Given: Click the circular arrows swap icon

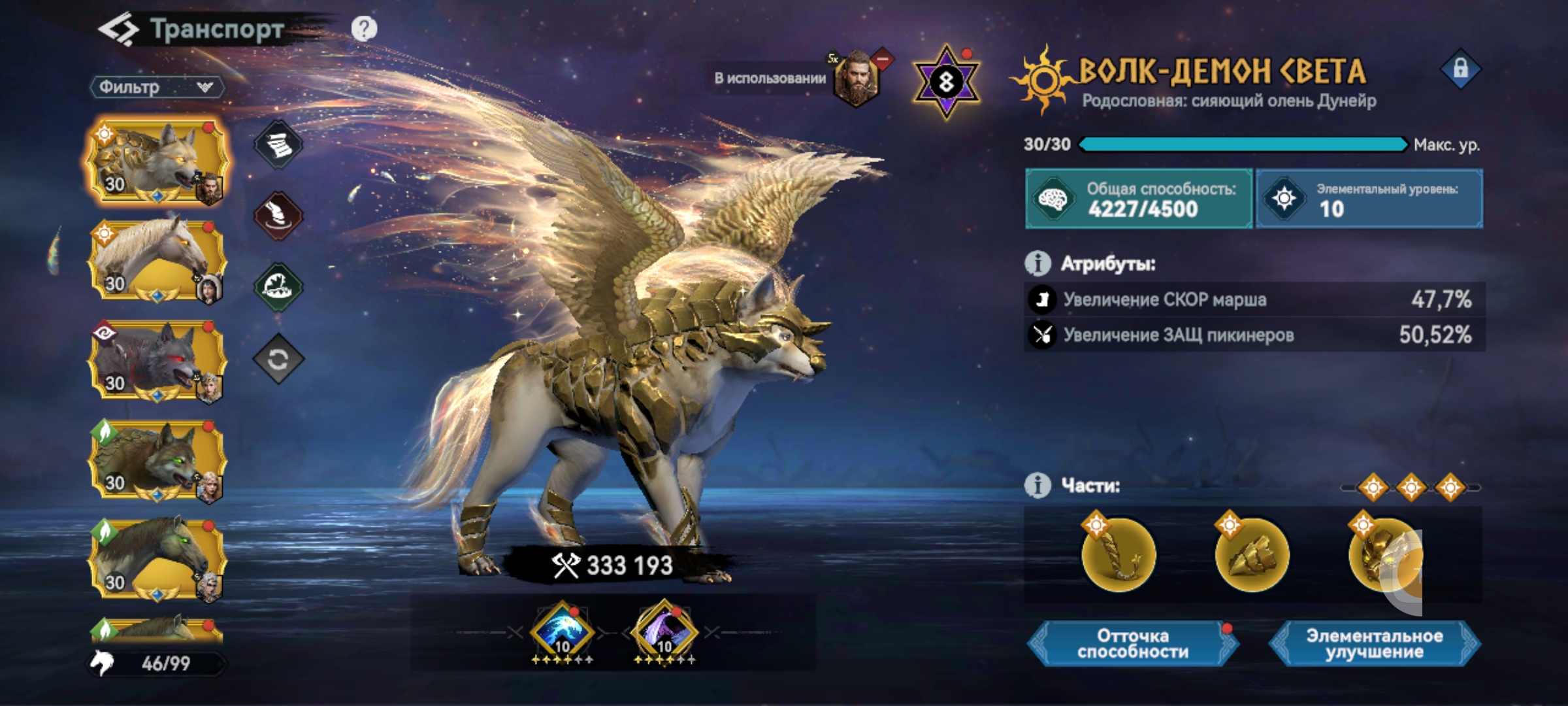Looking at the screenshot, I should pos(278,359).
